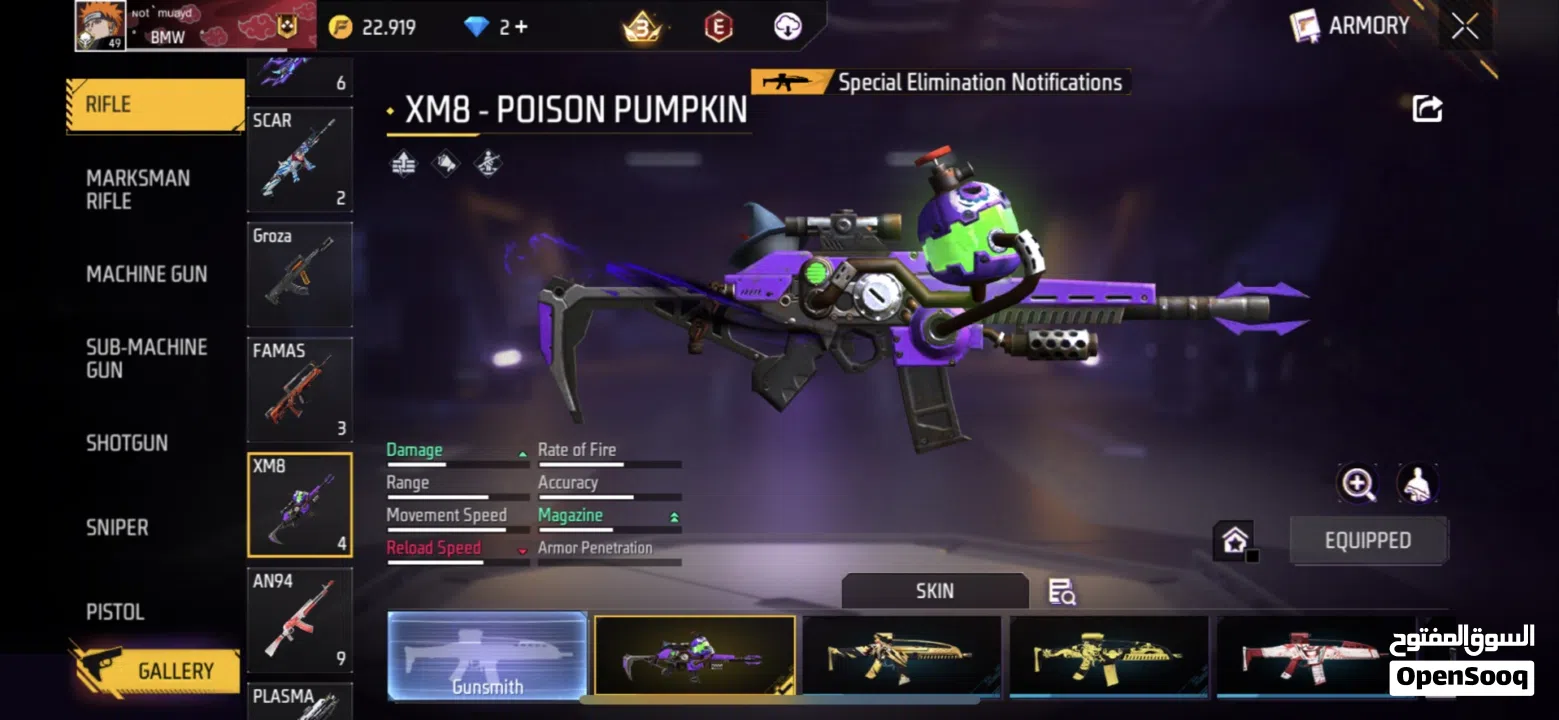1559x720 pixels.
Task: Click the EQUIPPED button
Action: (x=1368, y=540)
